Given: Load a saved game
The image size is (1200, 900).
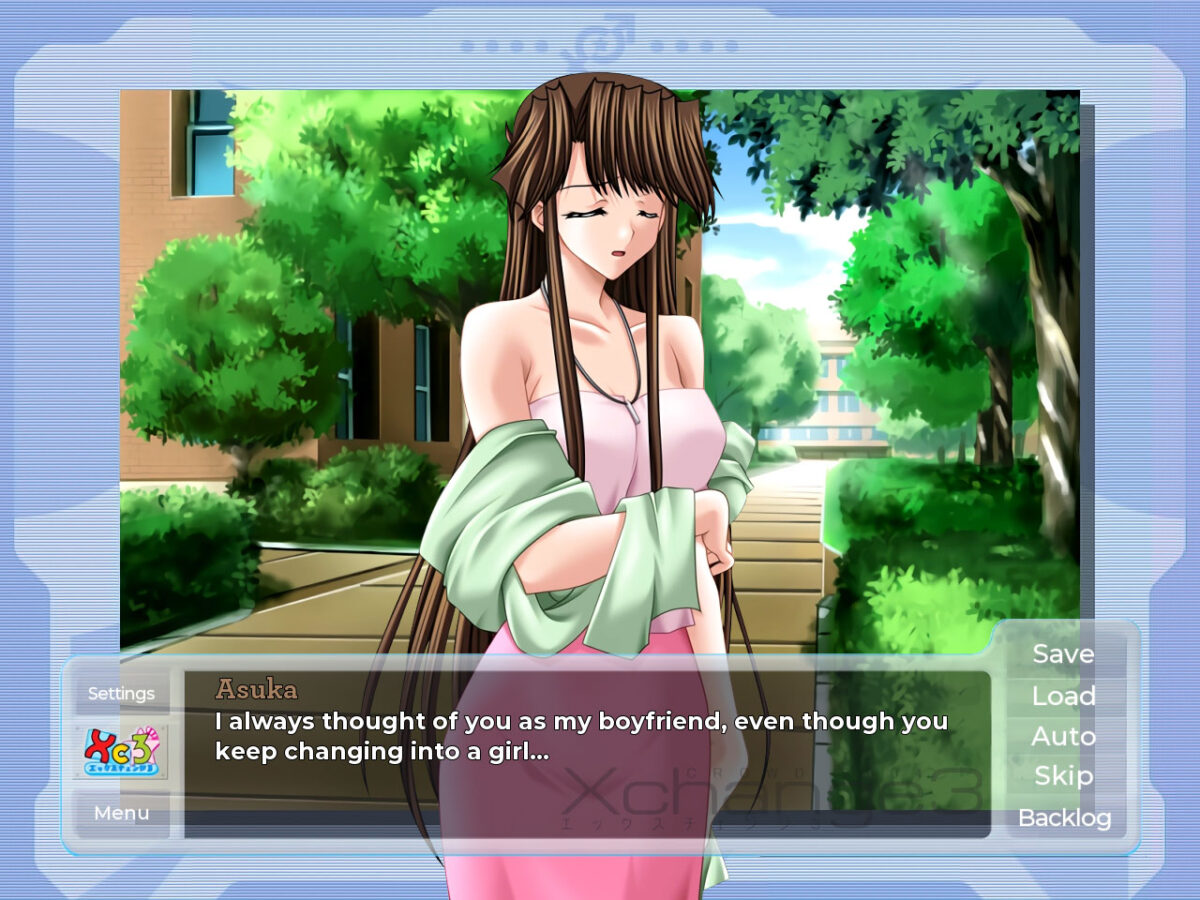Looking at the screenshot, I should click(x=1063, y=696).
